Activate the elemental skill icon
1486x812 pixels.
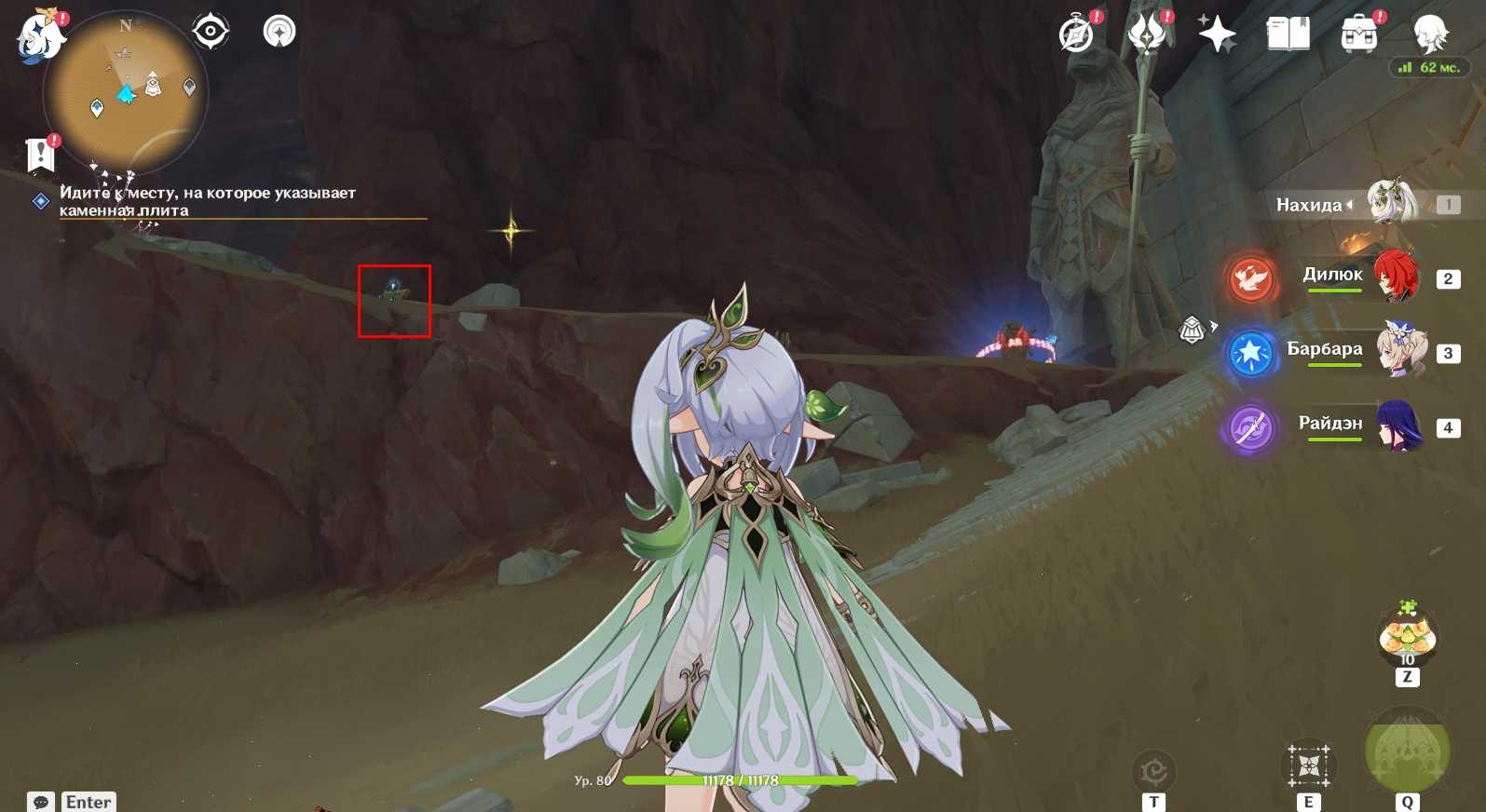click(1309, 766)
